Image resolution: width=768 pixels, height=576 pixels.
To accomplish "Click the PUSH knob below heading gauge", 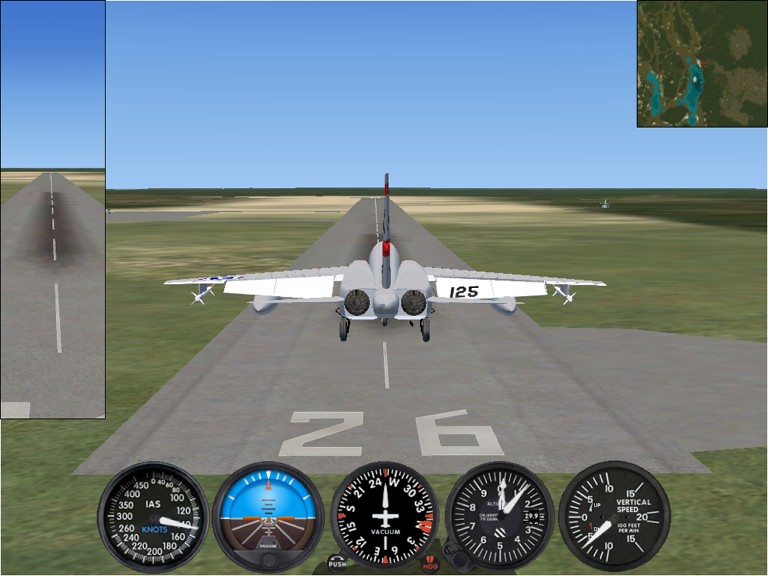I will point(336,564).
